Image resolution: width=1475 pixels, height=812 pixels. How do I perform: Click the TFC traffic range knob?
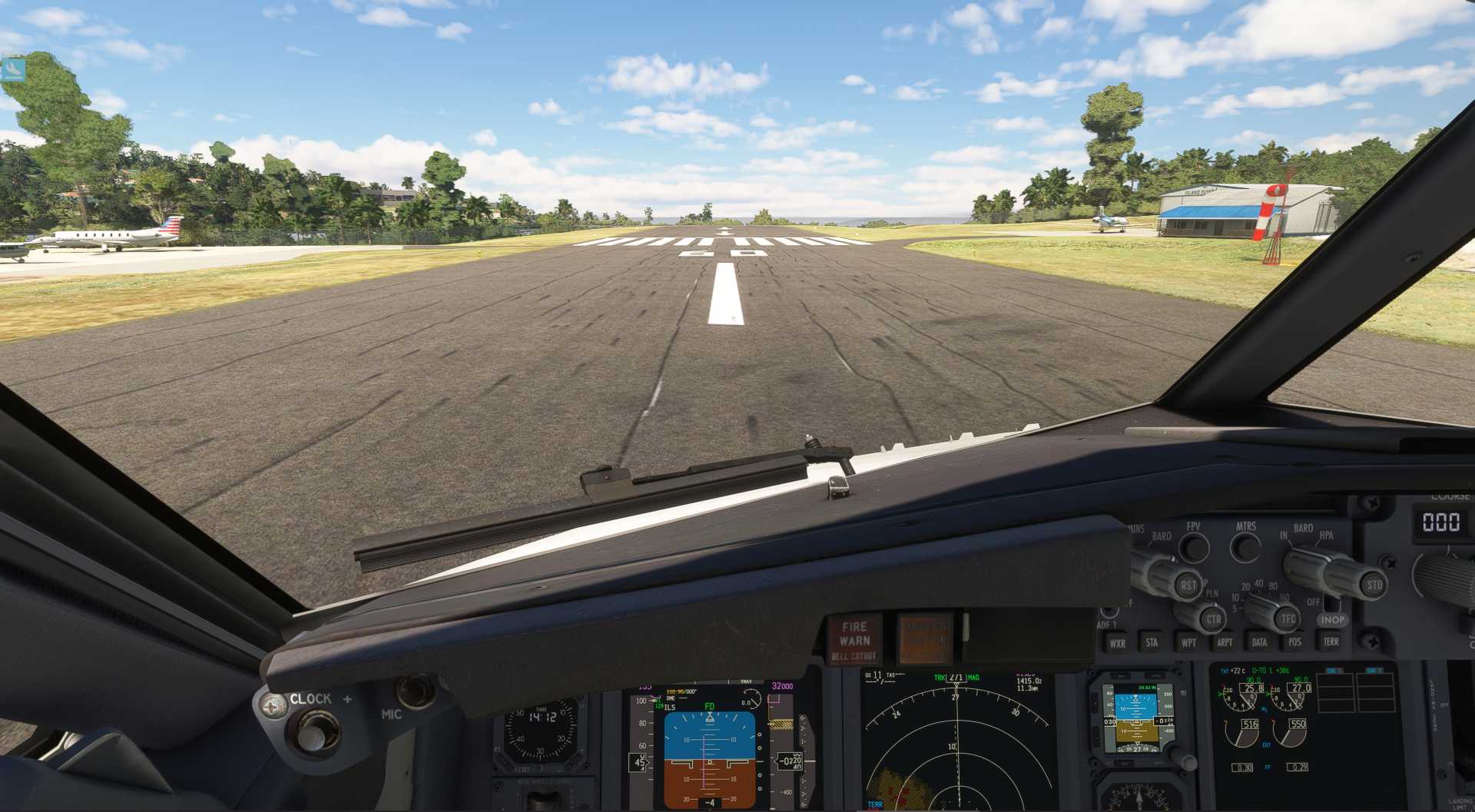click(x=1288, y=618)
